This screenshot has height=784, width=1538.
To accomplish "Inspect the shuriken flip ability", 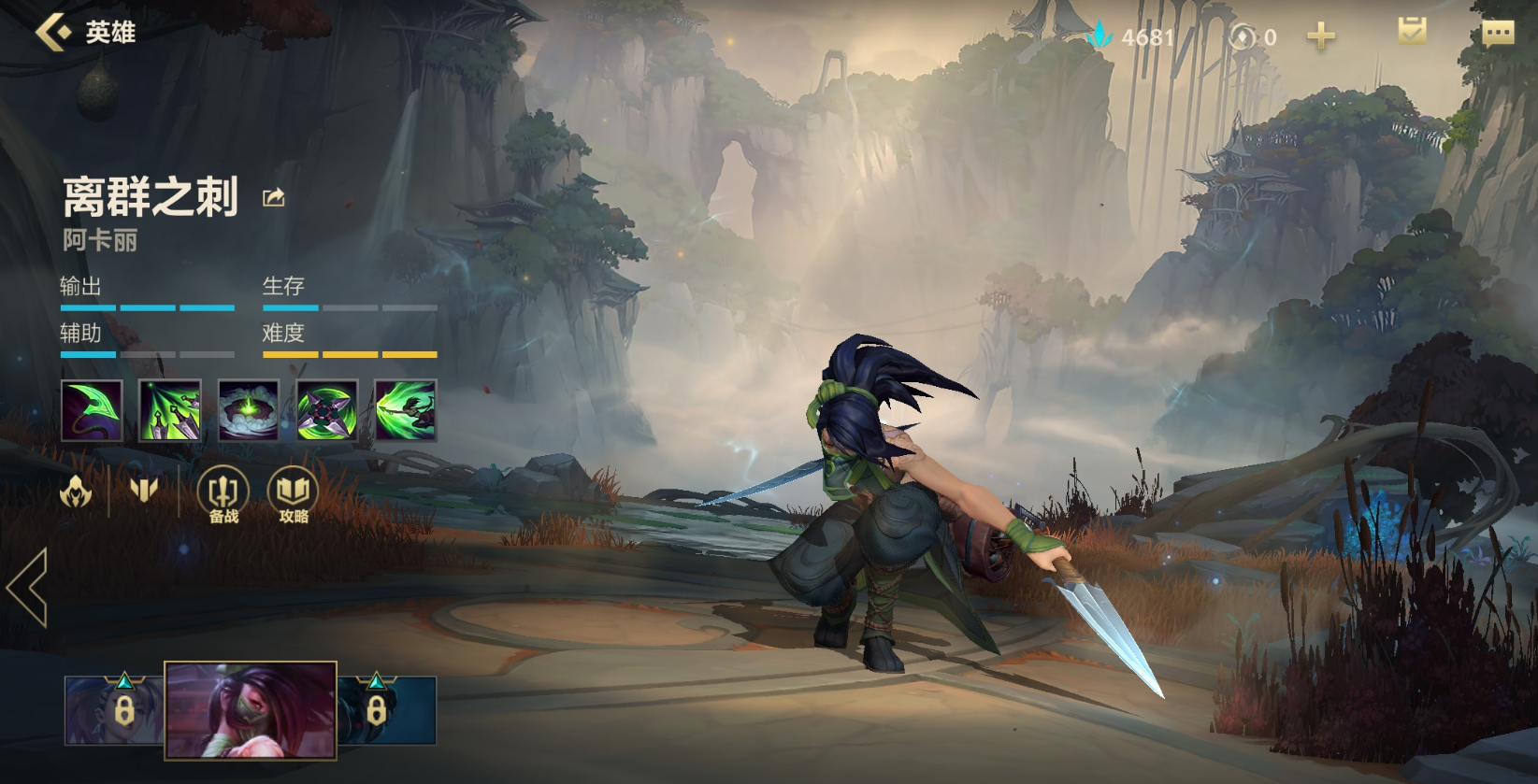I will coord(327,410).
